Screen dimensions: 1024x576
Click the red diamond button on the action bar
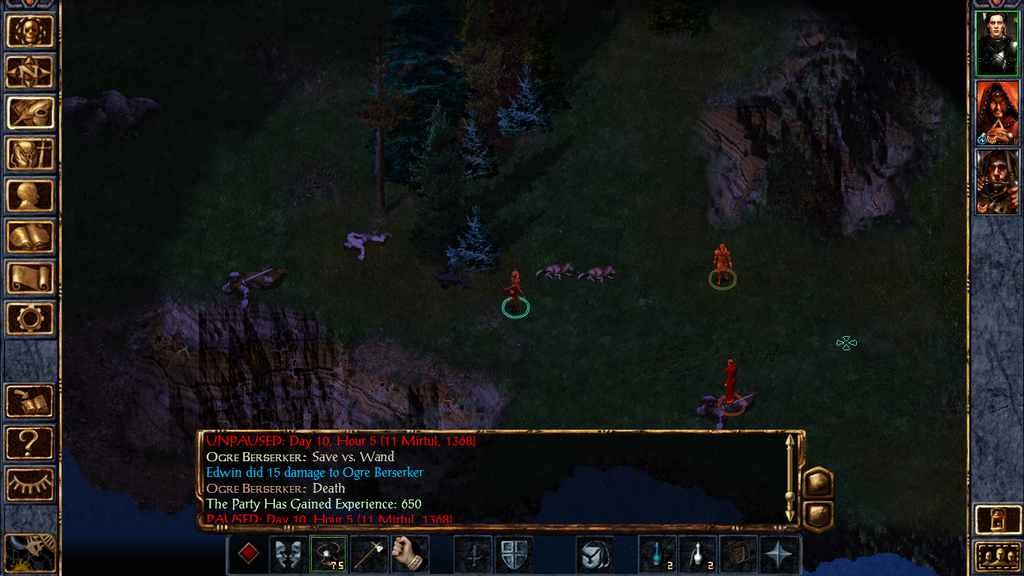[x=249, y=554]
